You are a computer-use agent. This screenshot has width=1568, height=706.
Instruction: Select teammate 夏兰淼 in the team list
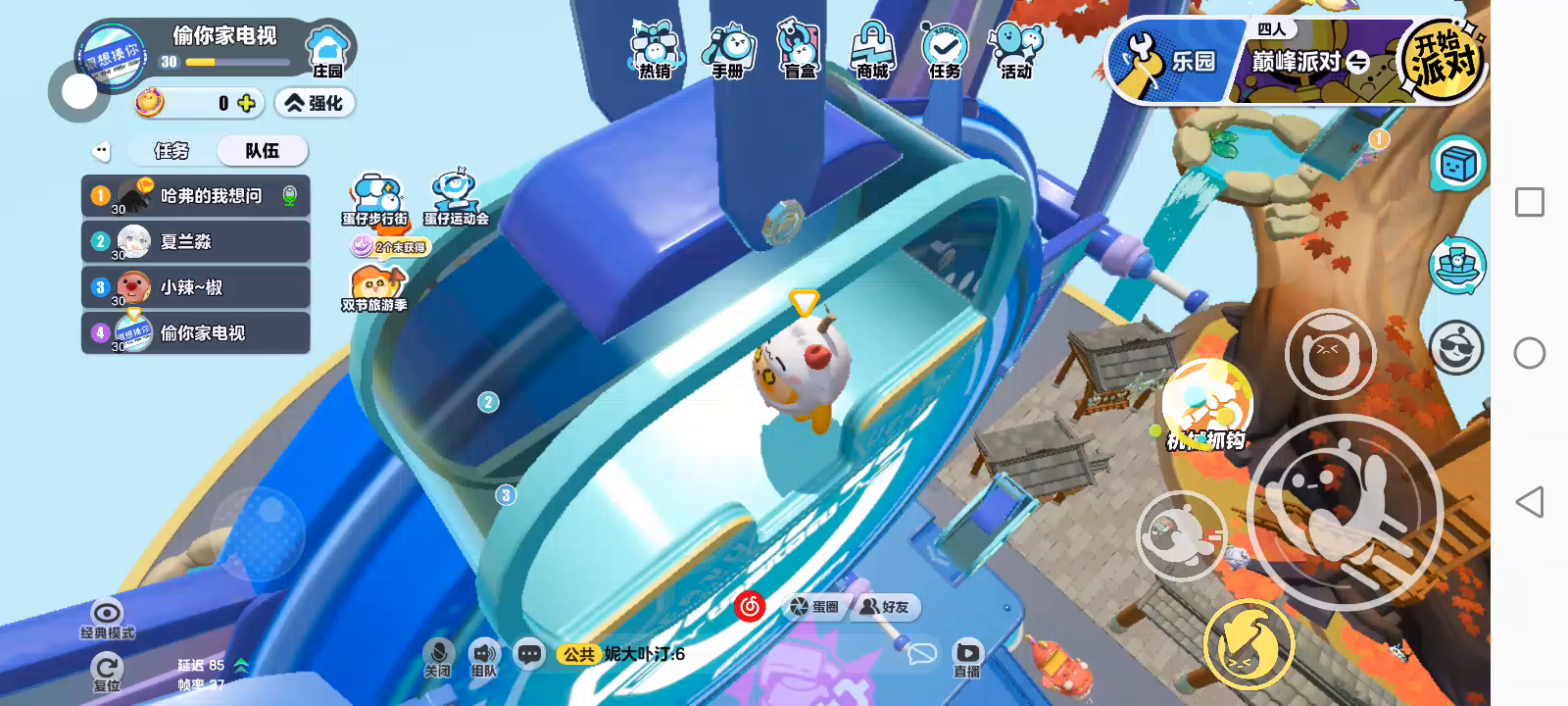tap(196, 242)
